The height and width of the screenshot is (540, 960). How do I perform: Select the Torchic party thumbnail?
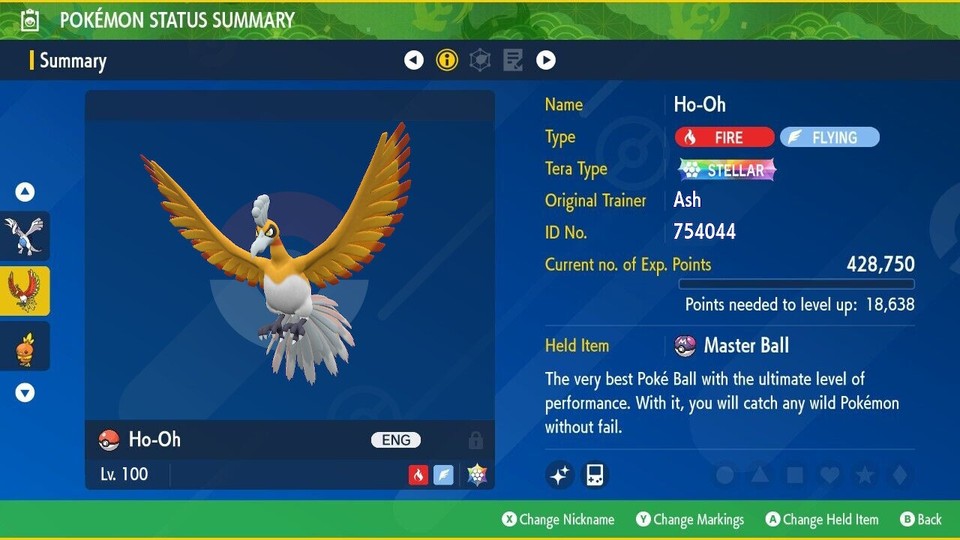[x=24, y=346]
